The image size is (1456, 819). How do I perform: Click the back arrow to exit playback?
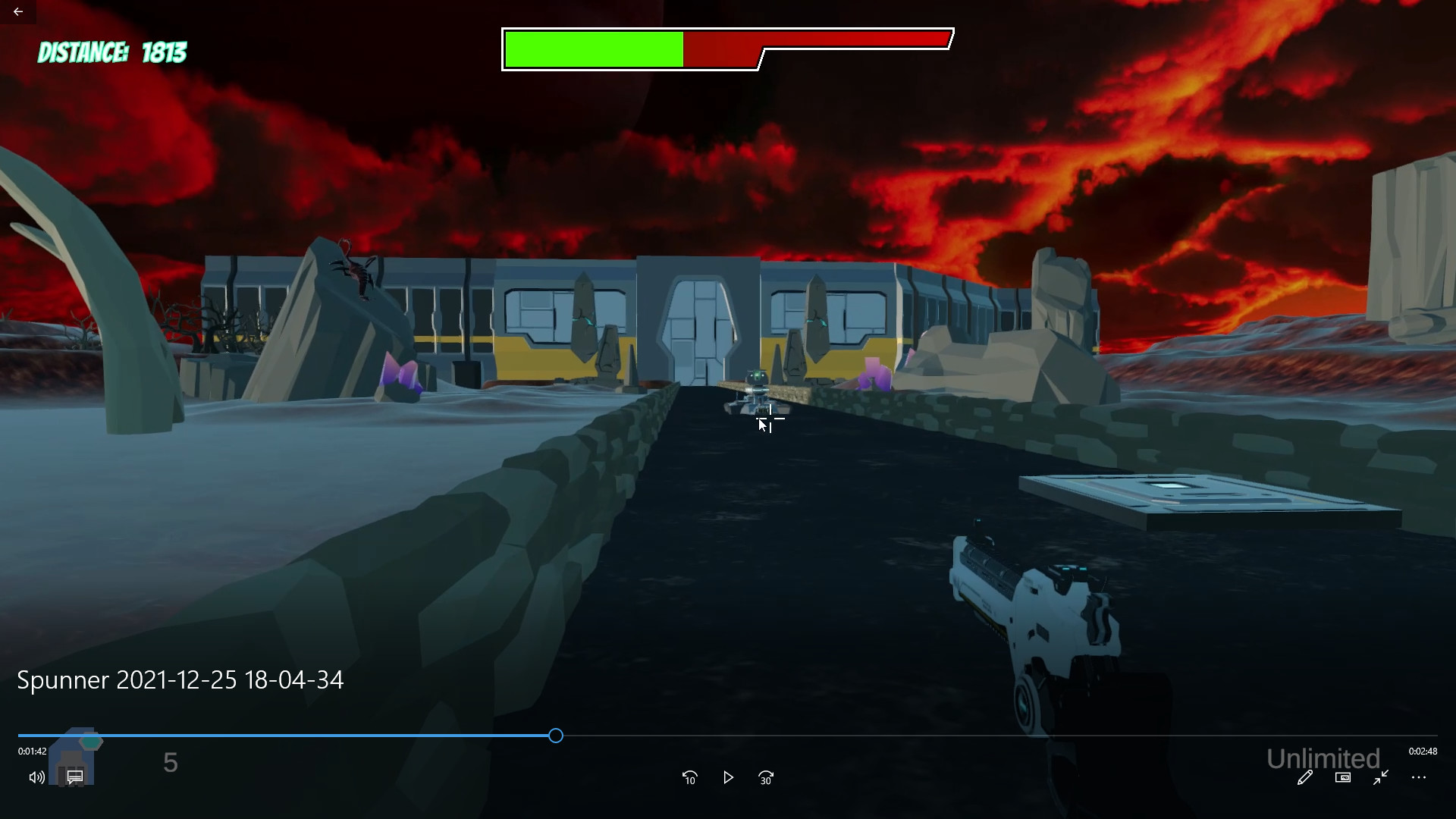pyautogui.click(x=17, y=11)
